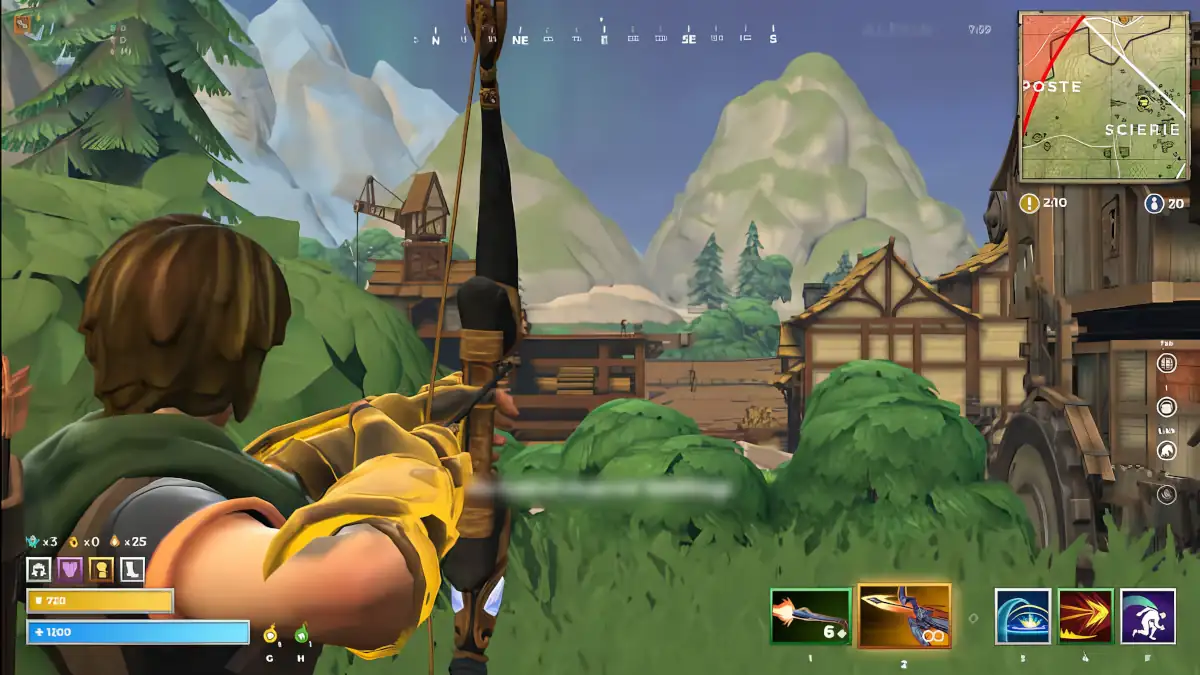Open the minimap showing Scierie
The height and width of the screenshot is (675, 1200).
1104,96
